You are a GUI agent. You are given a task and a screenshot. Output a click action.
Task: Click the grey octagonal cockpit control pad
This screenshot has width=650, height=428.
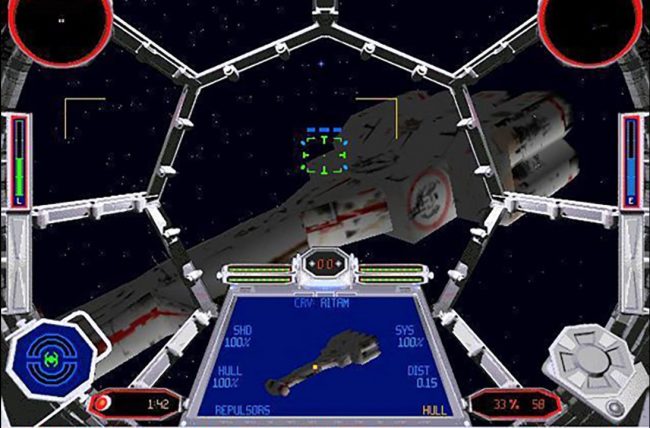click(x=598, y=356)
